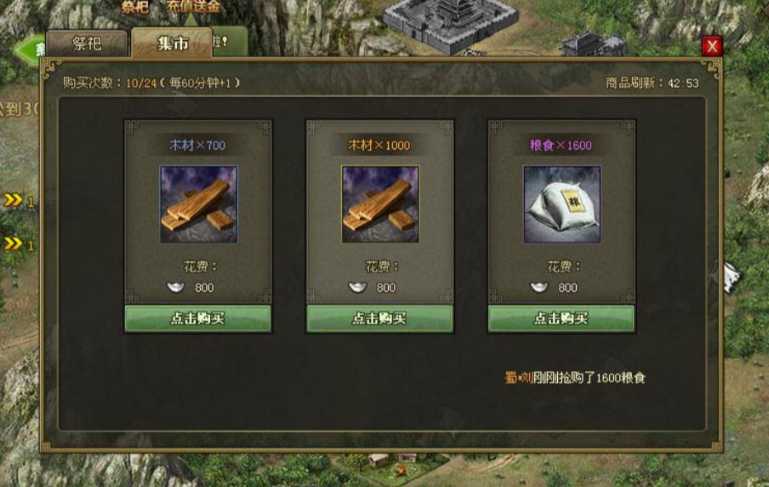Switch to the 祭祀 tab
The image size is (769, 487).
pos(87,44)
